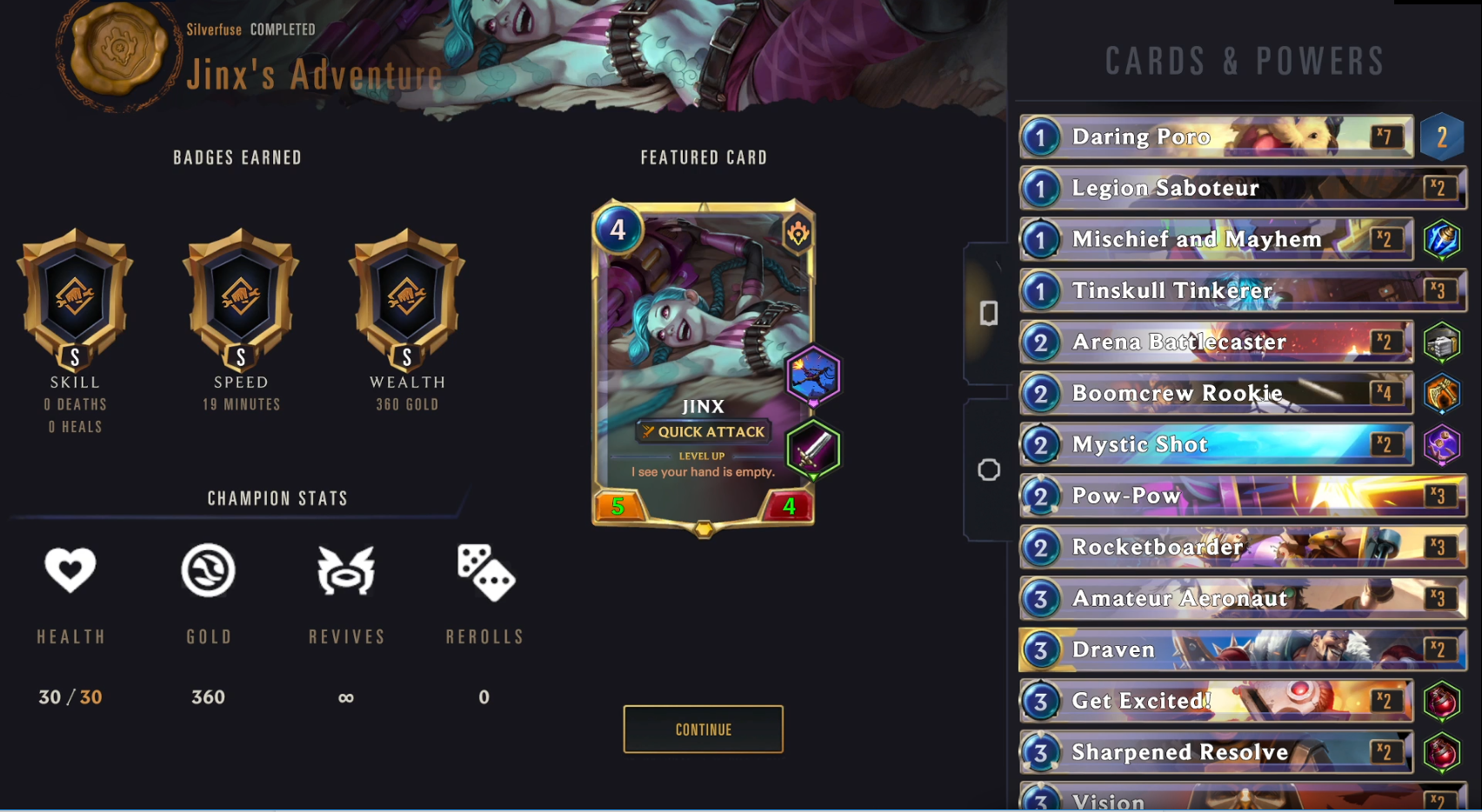Click the Quick Attack keyword on Jinx's card
The width and height of the screenshot is (1482, 812).
[x=703, y=431]
